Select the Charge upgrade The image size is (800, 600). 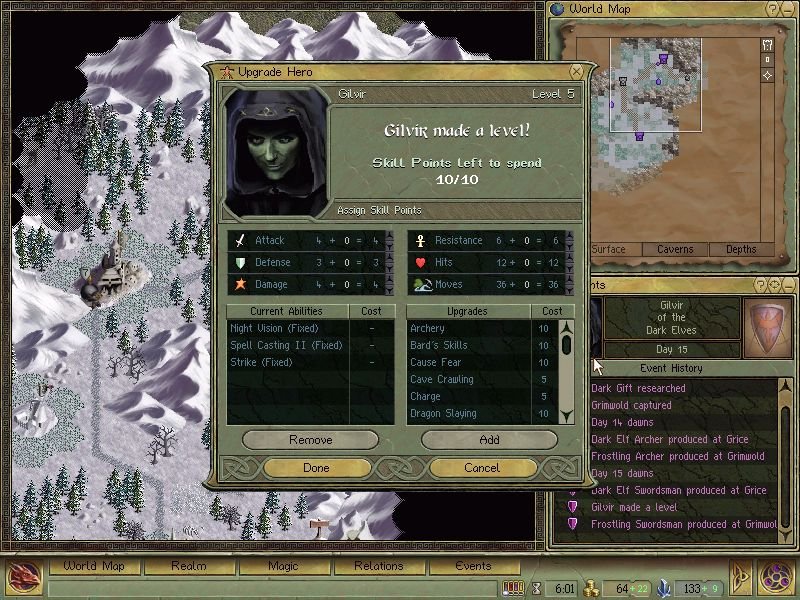[425, 396]
